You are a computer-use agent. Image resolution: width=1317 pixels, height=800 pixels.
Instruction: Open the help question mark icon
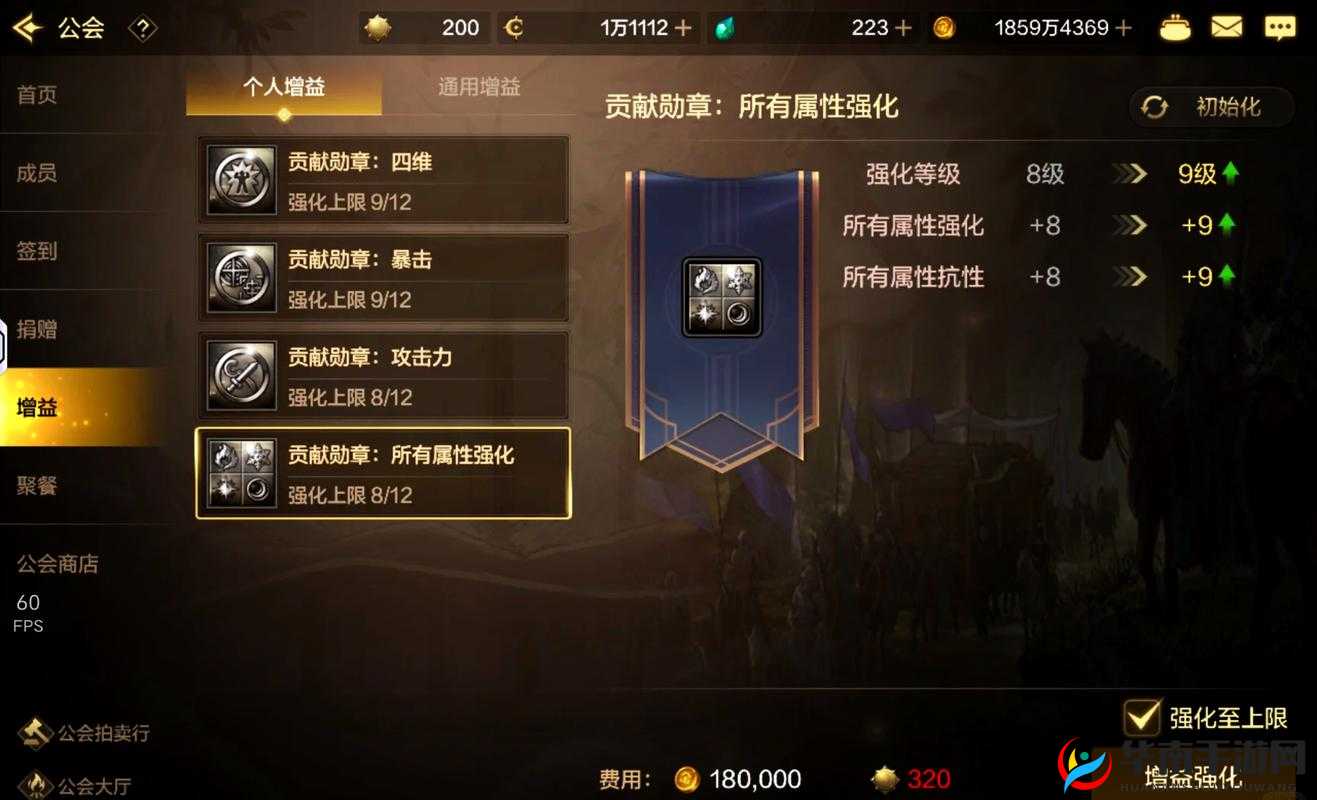(x=142, y=29)
